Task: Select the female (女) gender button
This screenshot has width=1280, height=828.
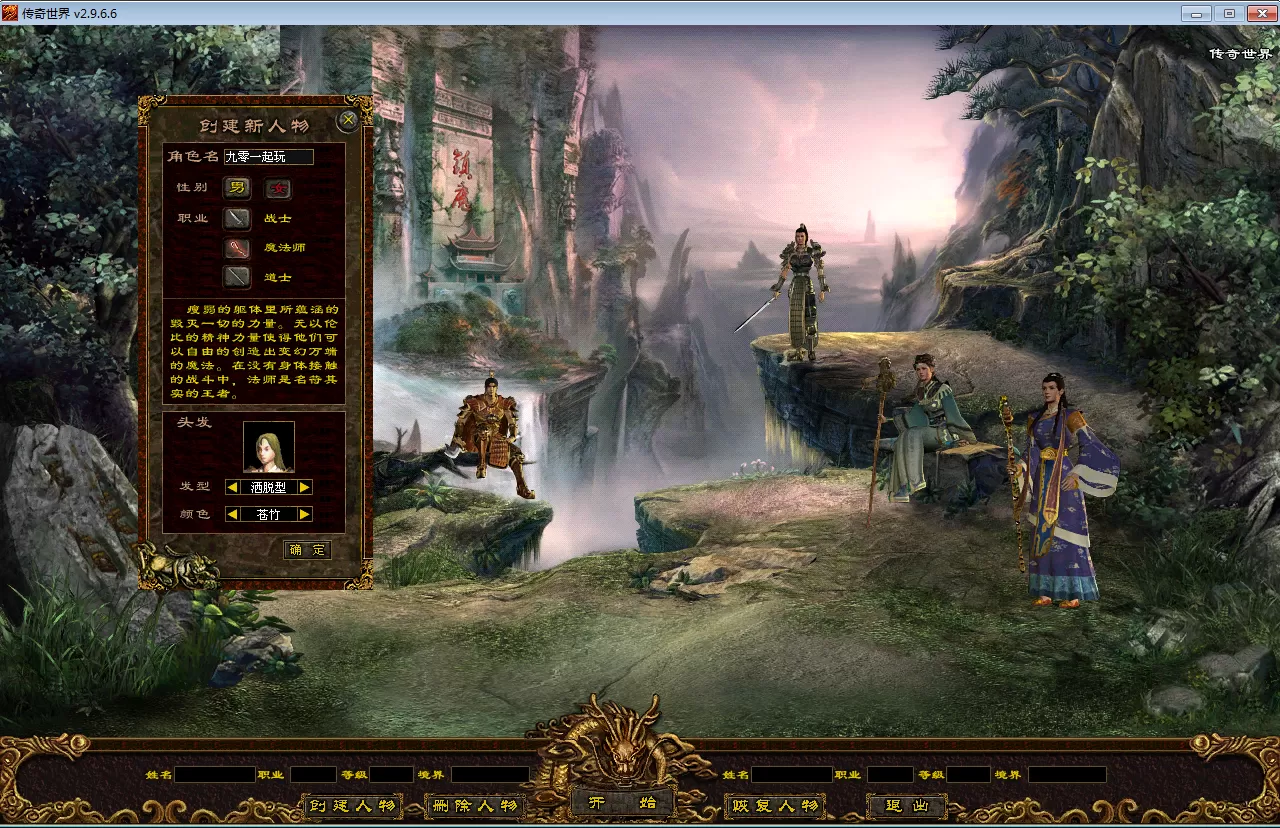Action: pos(277,188)
